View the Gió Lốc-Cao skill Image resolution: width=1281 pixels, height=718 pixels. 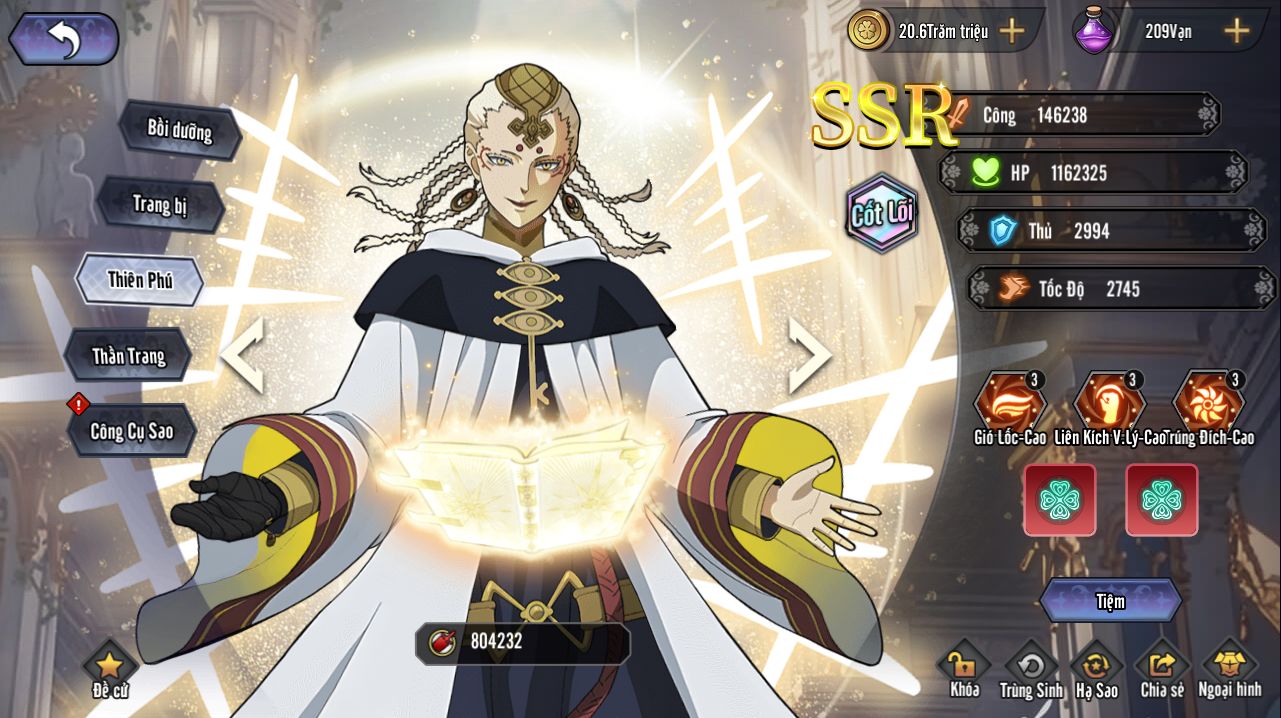(x=1010, y=403)
